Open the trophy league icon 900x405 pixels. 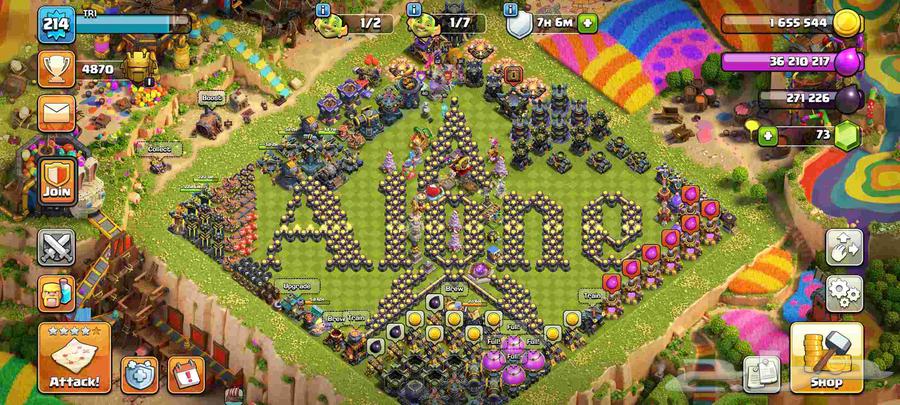point(56,69)
